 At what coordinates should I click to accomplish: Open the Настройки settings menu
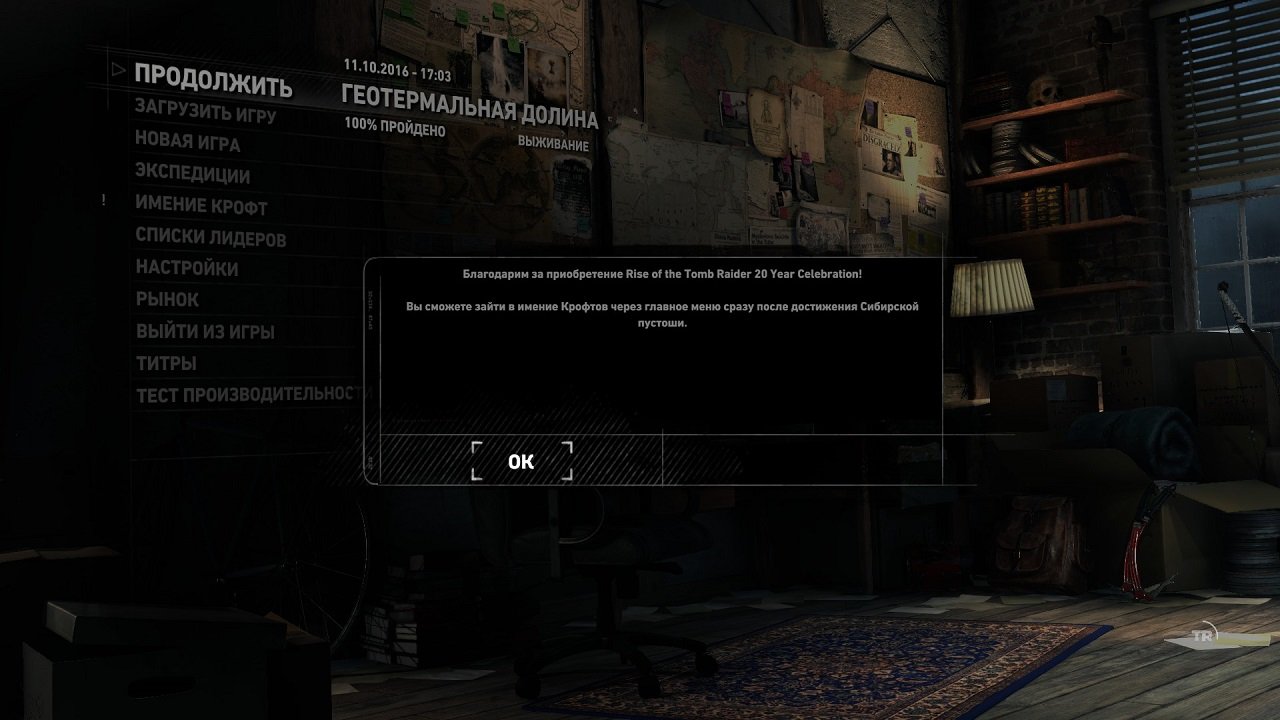(x=187, y=268)
